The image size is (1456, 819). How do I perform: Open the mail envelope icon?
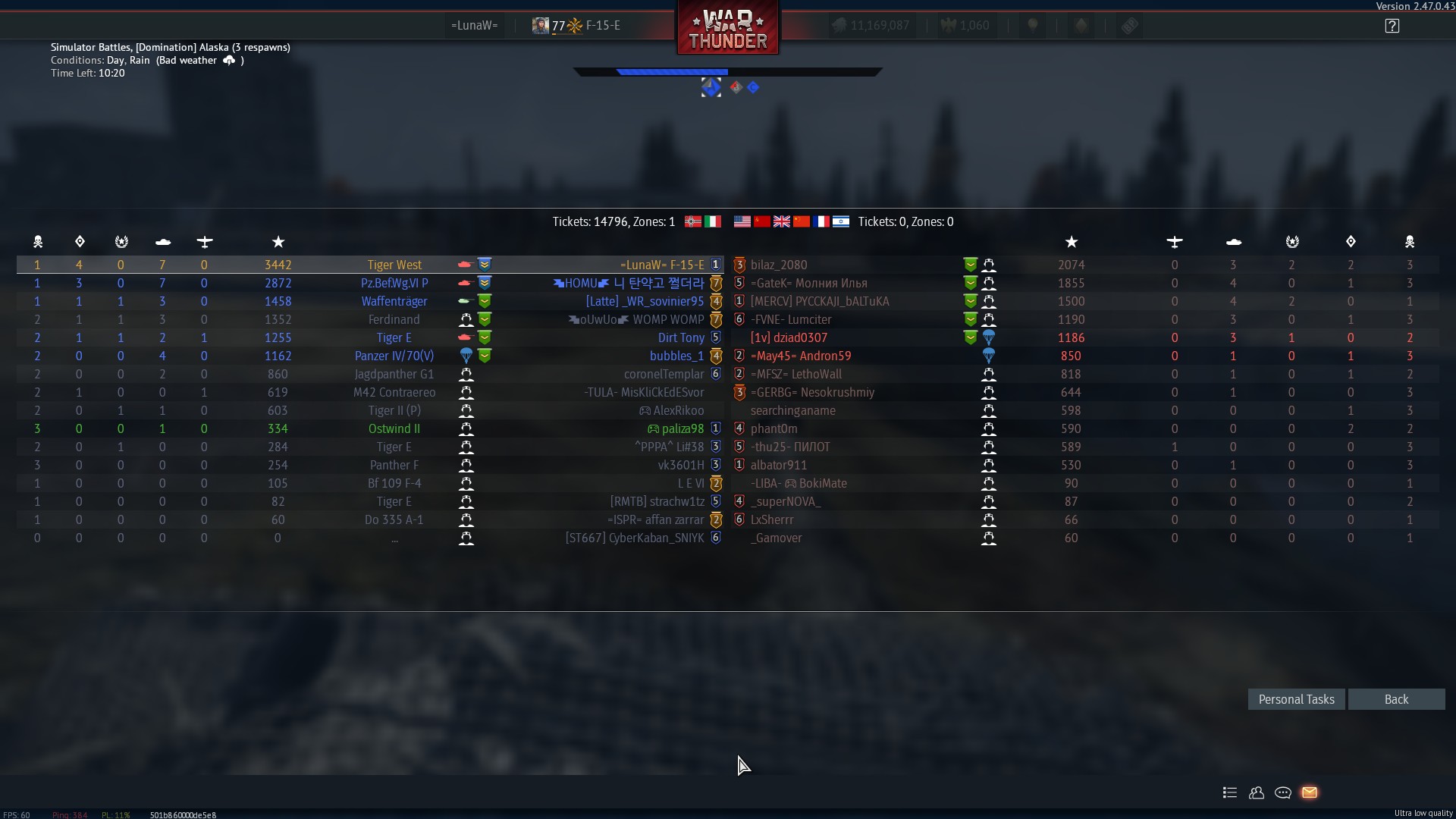click(1310, 792)
